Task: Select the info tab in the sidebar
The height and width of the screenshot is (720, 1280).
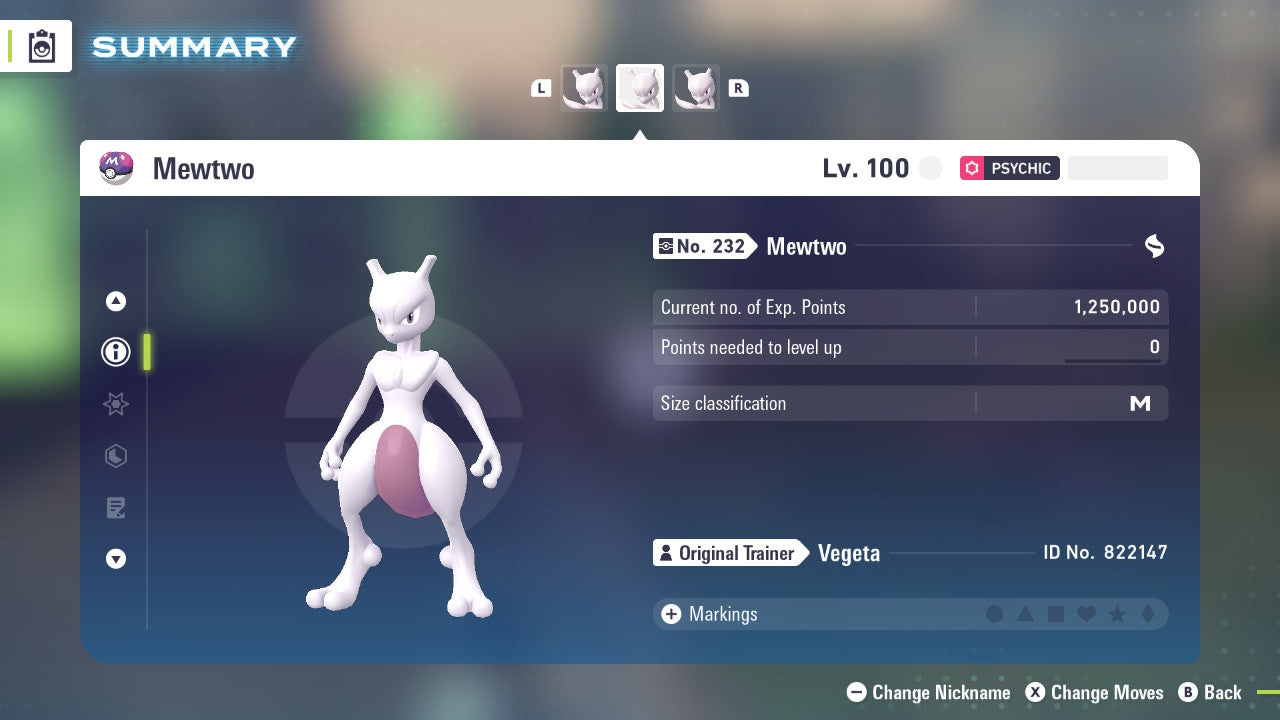Action: coord(116,352)
